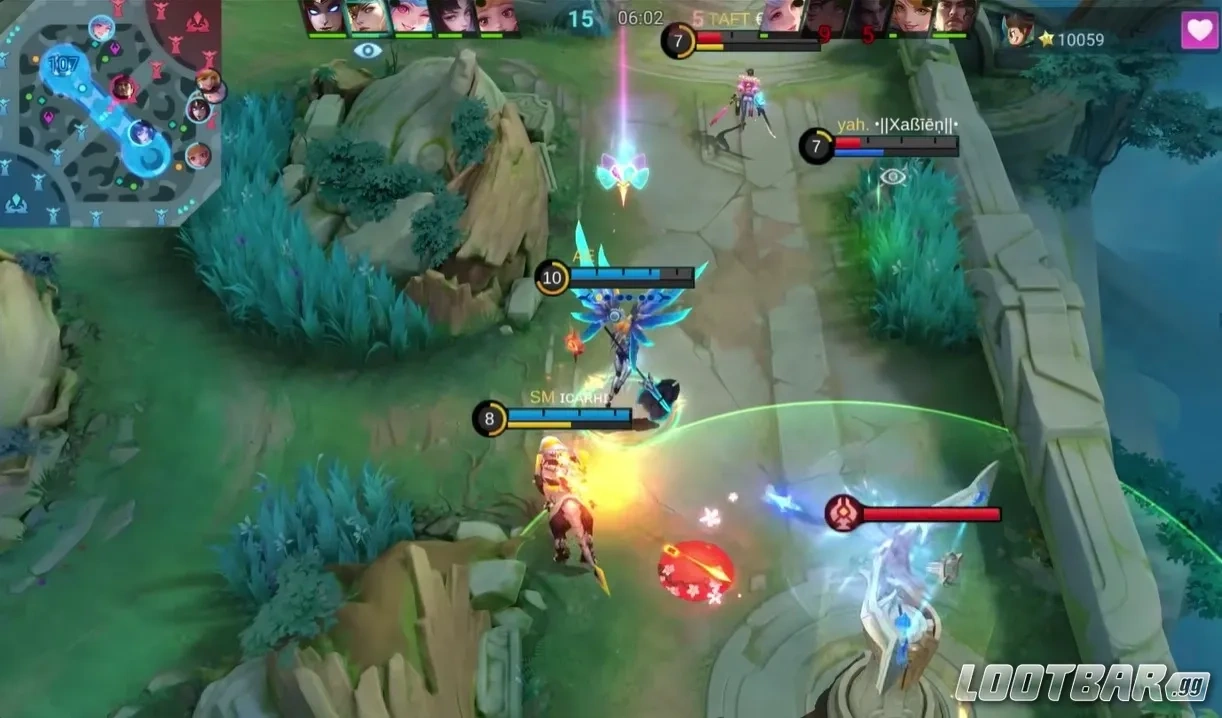The height and width of the screenshot is (718, 1222).
Task: Choose the pink-haired blue team hero portrait
Action: point(411,17)
